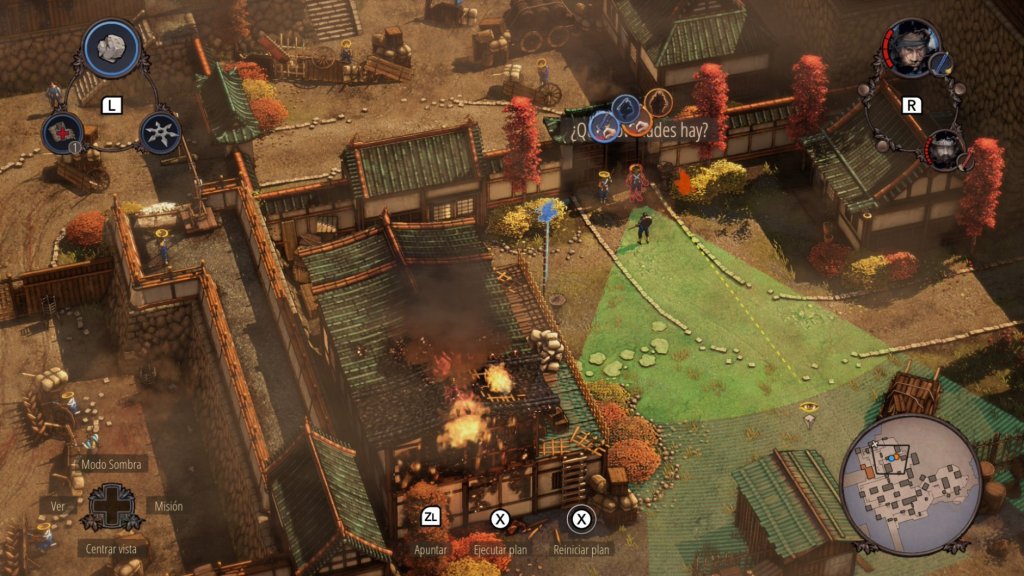Viewport: 1024px width, 576px height.
Task: Activate the shuriken ability
Action: tap(160, 133)
